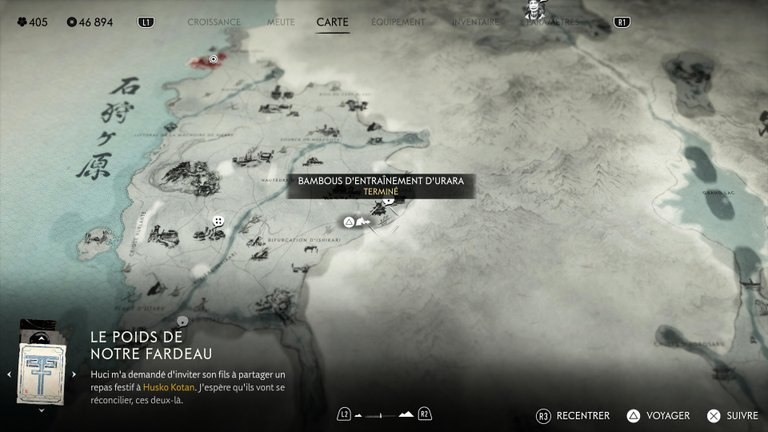Adjust the map zoom slider
The width and height of the screenshot is (768, 432).
[384, 414]
